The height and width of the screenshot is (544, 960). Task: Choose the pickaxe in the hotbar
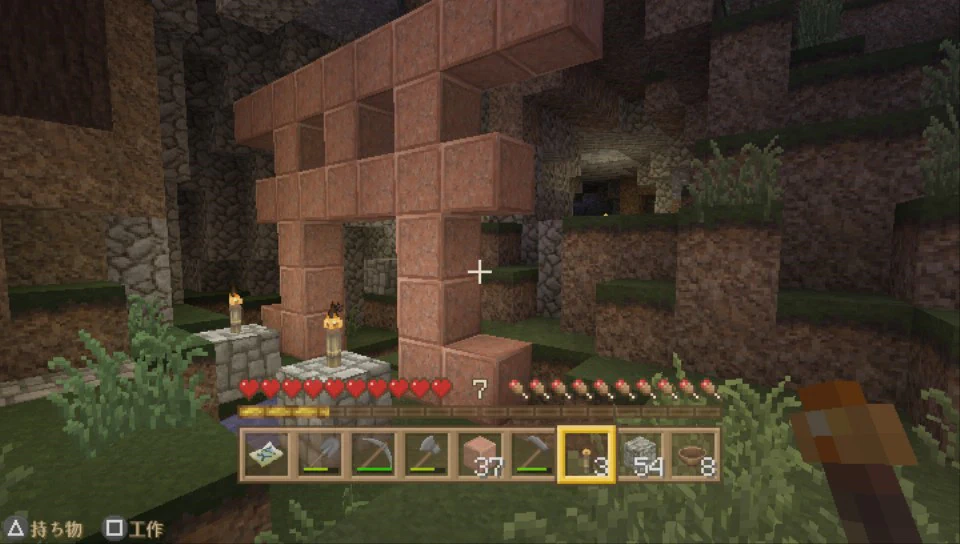pos(372,455)
